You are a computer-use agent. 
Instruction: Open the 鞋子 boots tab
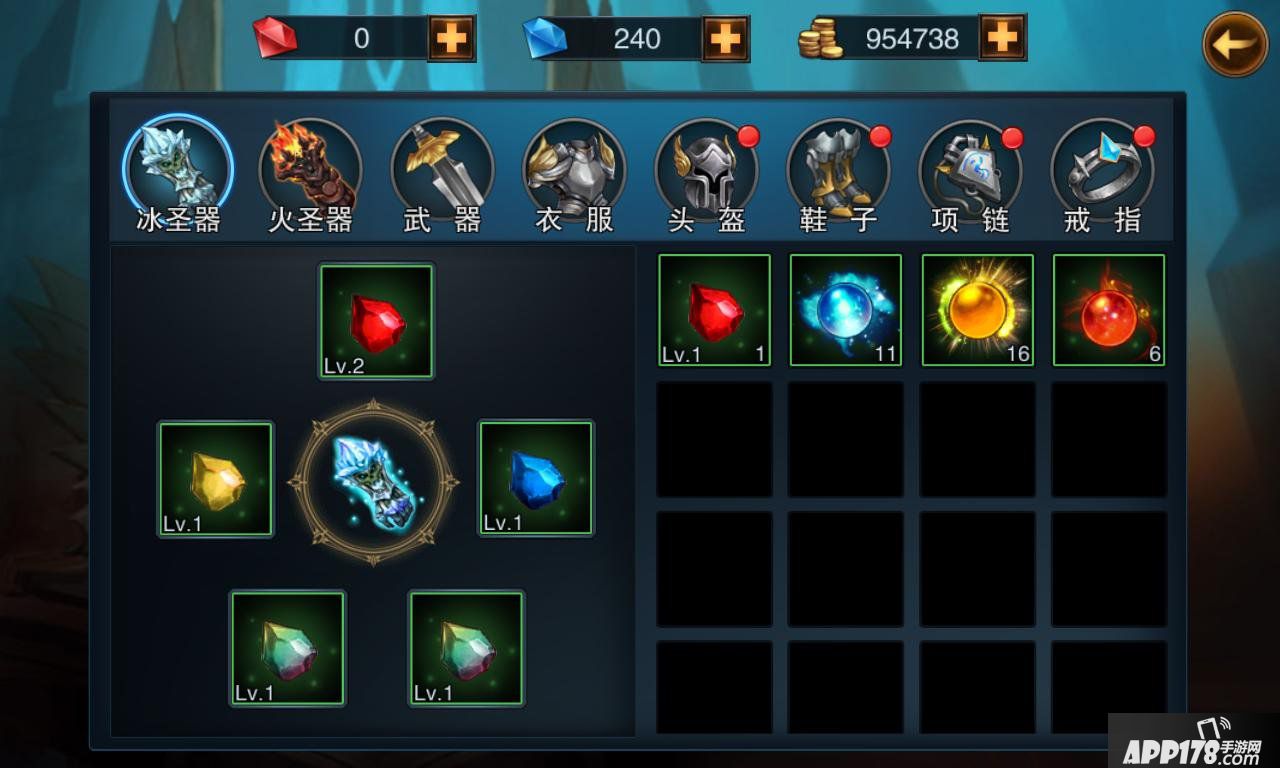[838, 171]
